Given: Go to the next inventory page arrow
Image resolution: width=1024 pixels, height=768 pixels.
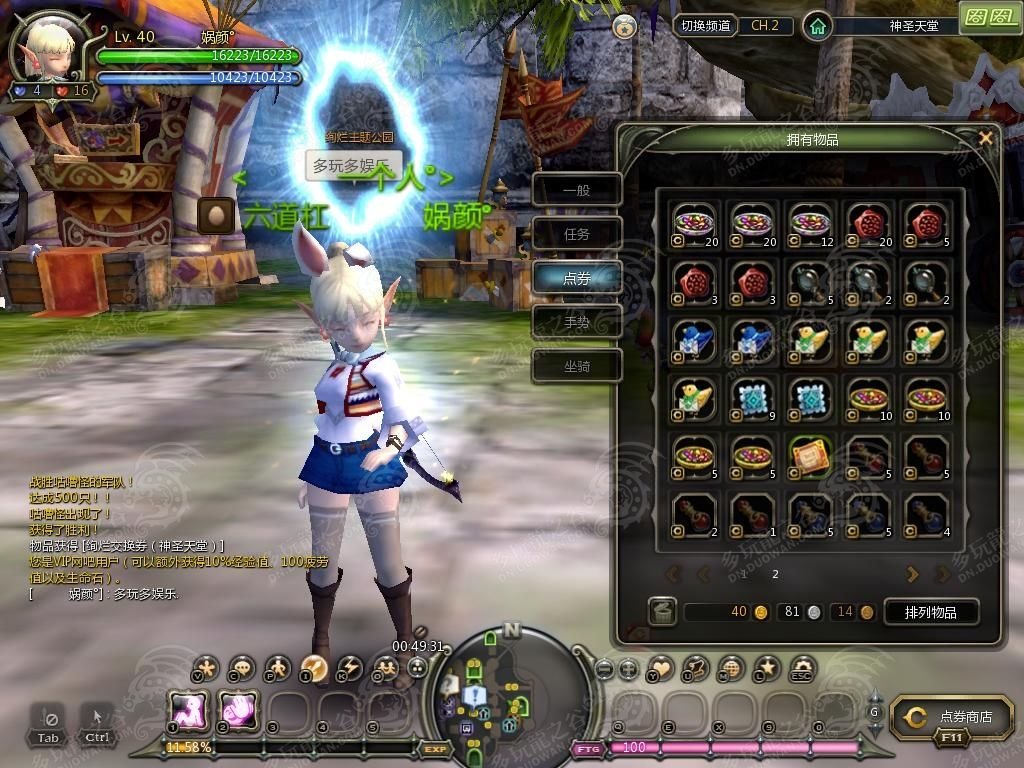Looking at the screenshot, I should click(x=912, y=574).
